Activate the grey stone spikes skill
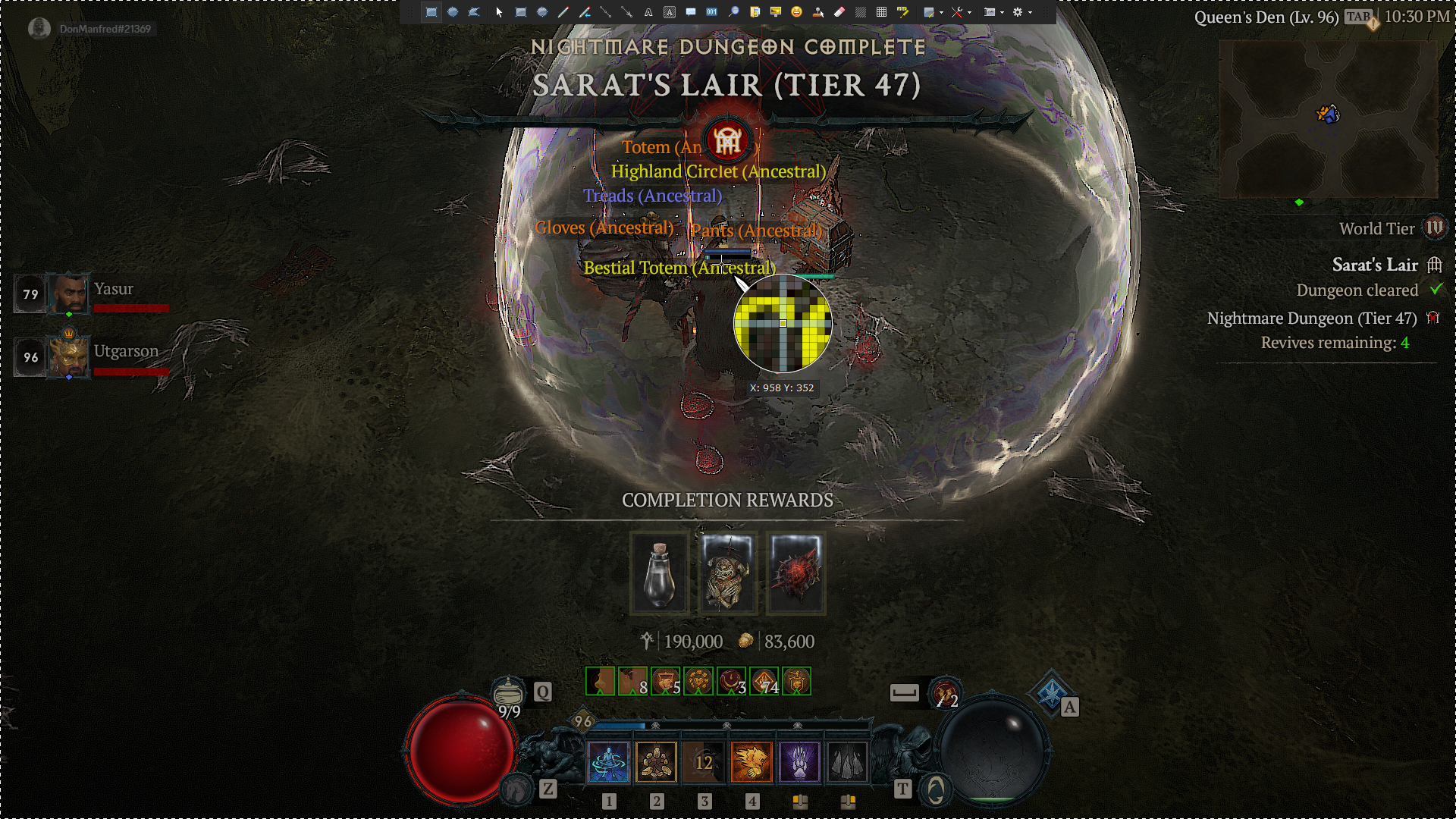The image size is (1456, 819). point(847,761)
